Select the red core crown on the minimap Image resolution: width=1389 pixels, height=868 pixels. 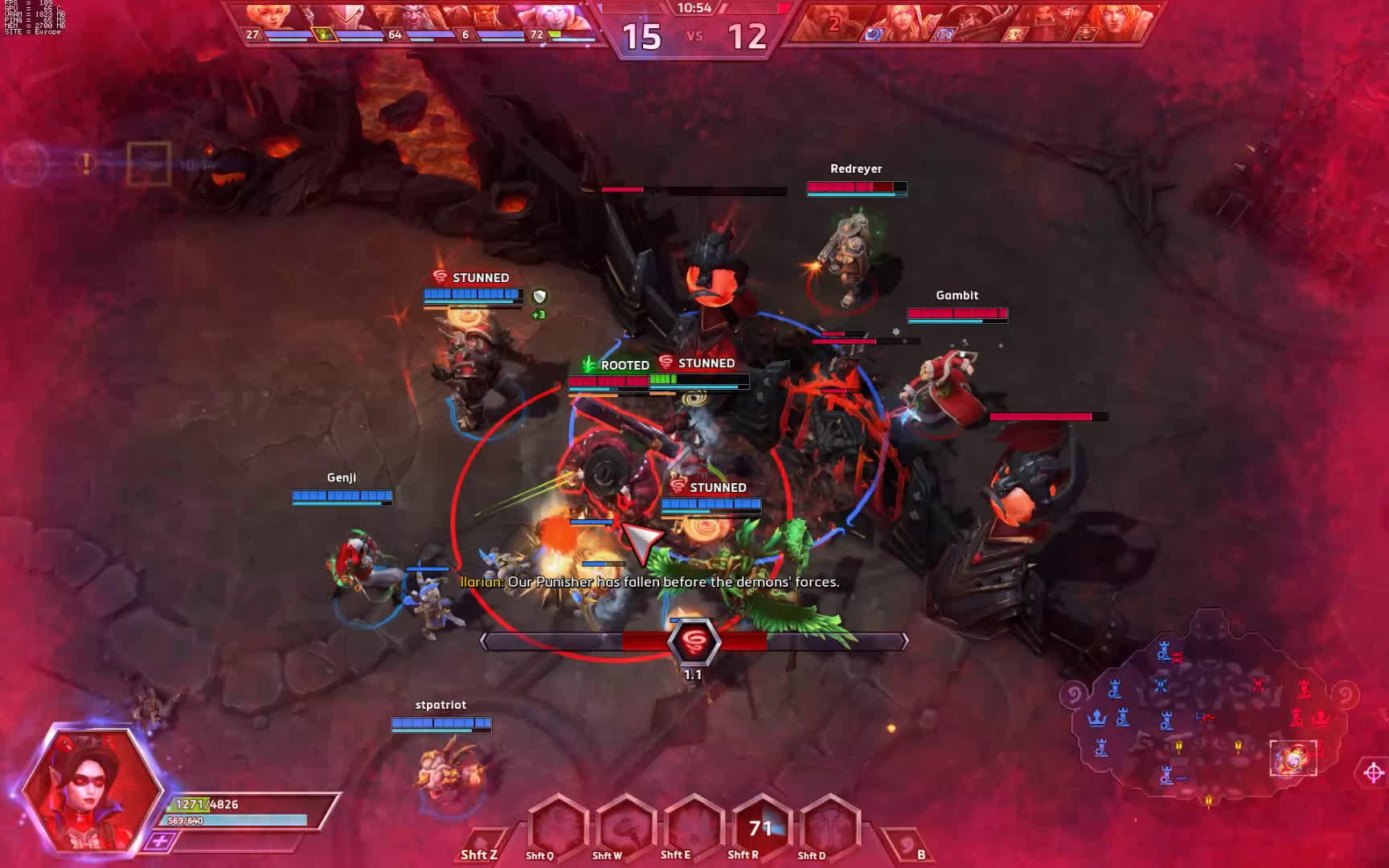pyautogui.click(x=1321, y=718)
